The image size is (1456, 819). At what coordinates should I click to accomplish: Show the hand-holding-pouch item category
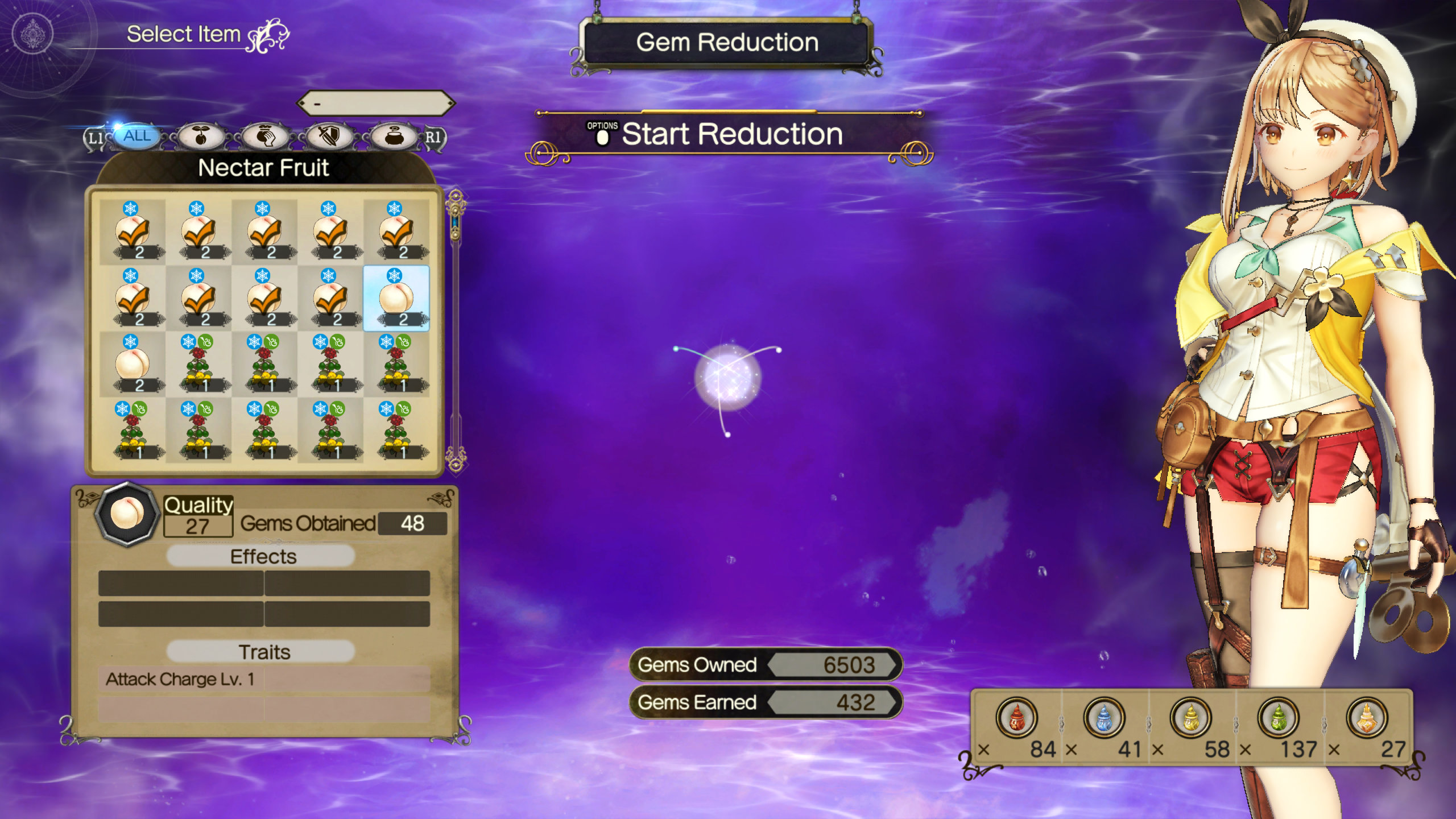[265, 136]
